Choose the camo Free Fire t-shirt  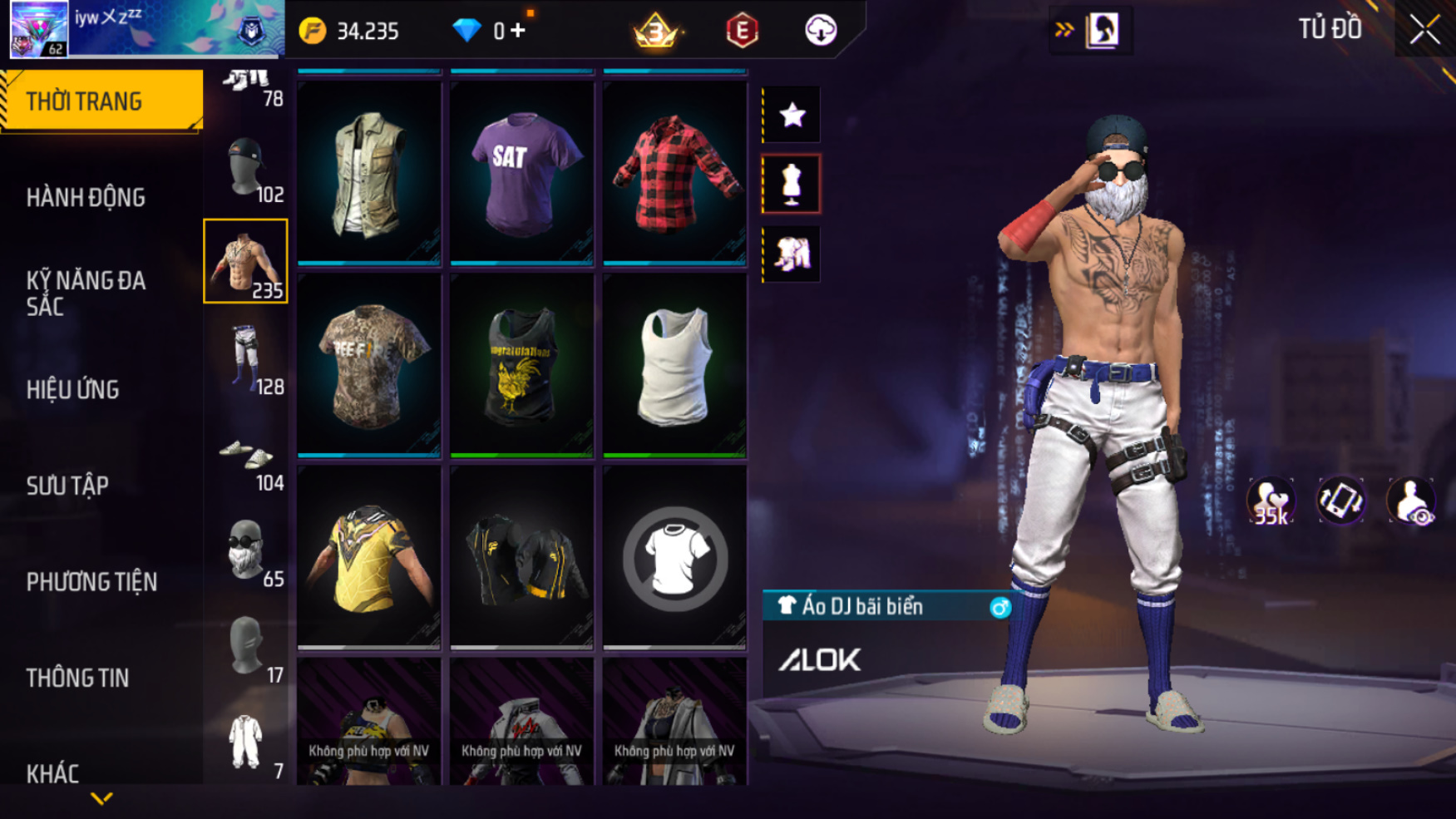pyautogui.click(x=369, y=364)
